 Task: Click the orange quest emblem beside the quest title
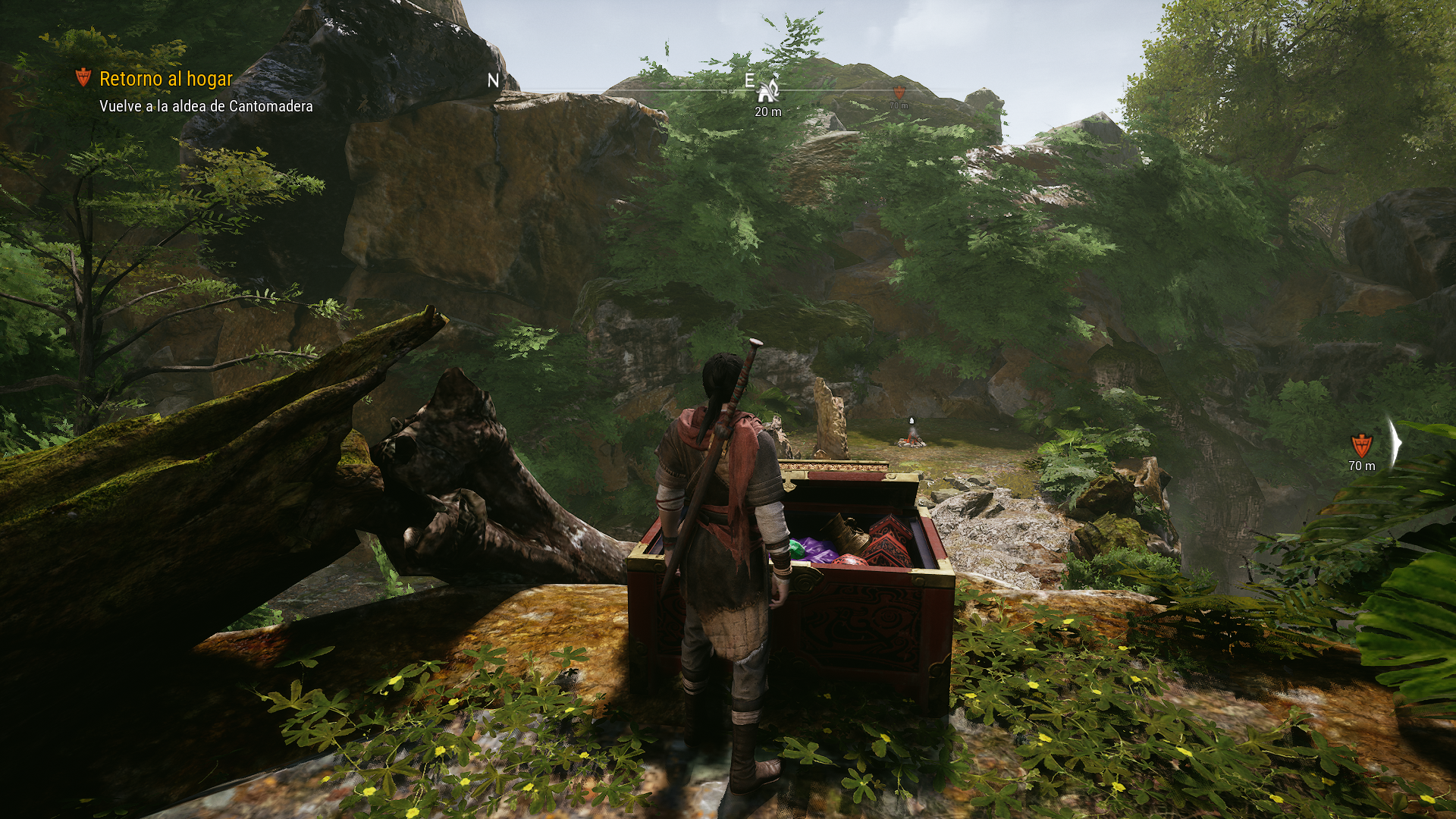coord(83,77)
